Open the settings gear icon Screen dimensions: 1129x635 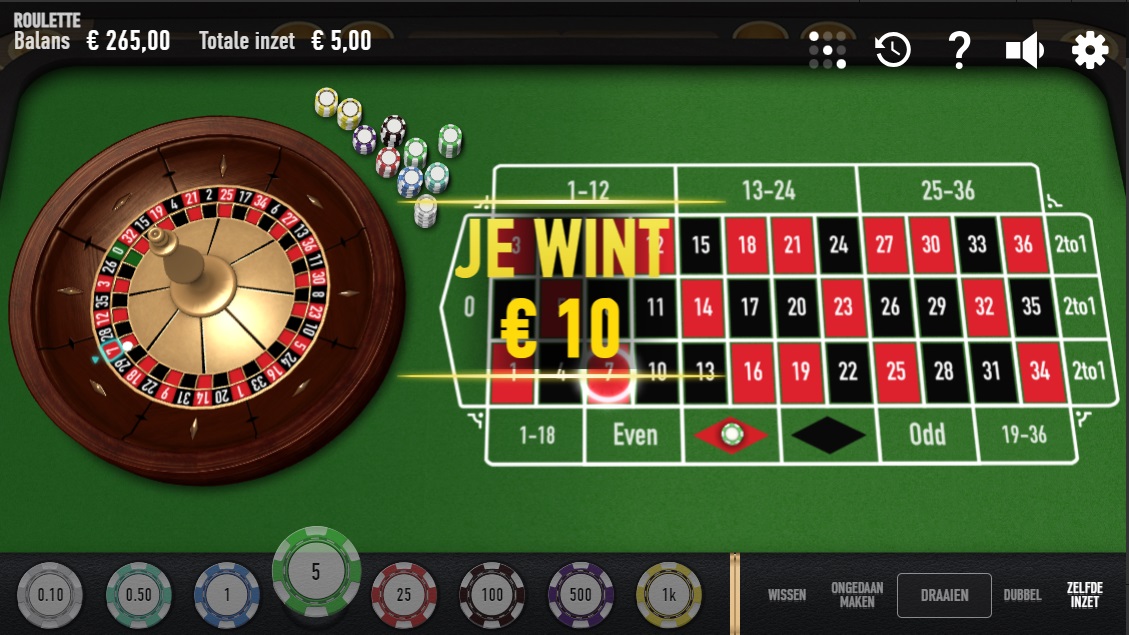coord(1090,50)
